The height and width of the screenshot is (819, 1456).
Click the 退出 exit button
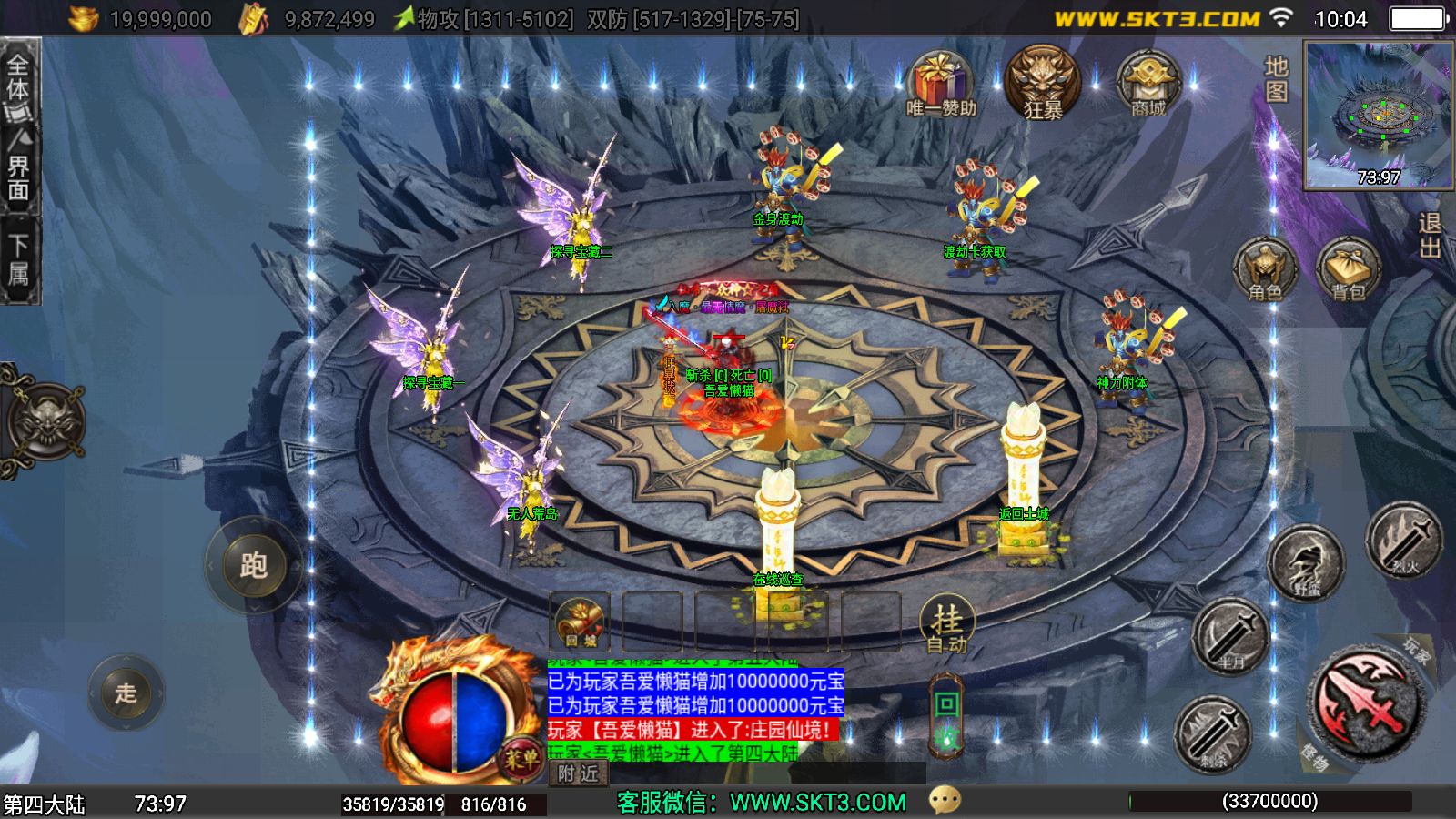pos(1430,237)
